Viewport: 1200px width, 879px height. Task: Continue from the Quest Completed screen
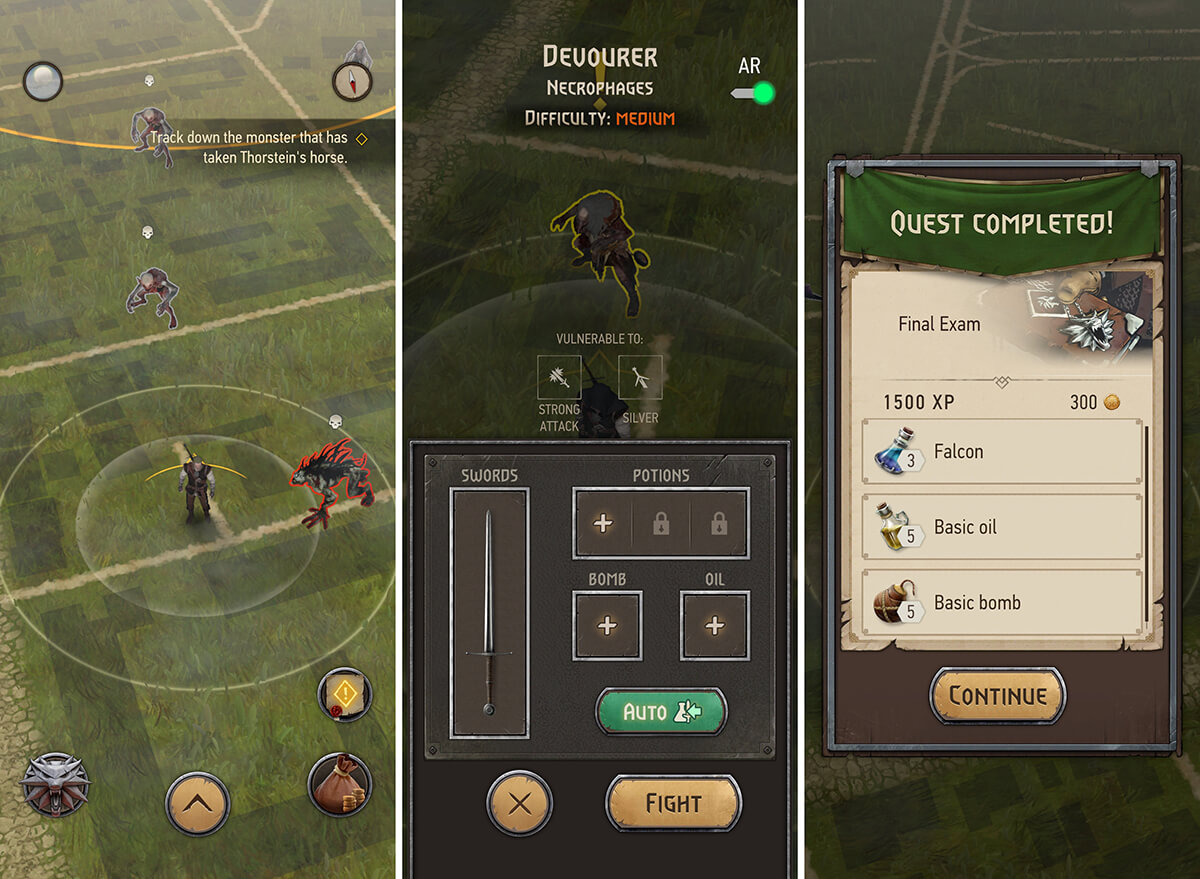click(997, 696)
